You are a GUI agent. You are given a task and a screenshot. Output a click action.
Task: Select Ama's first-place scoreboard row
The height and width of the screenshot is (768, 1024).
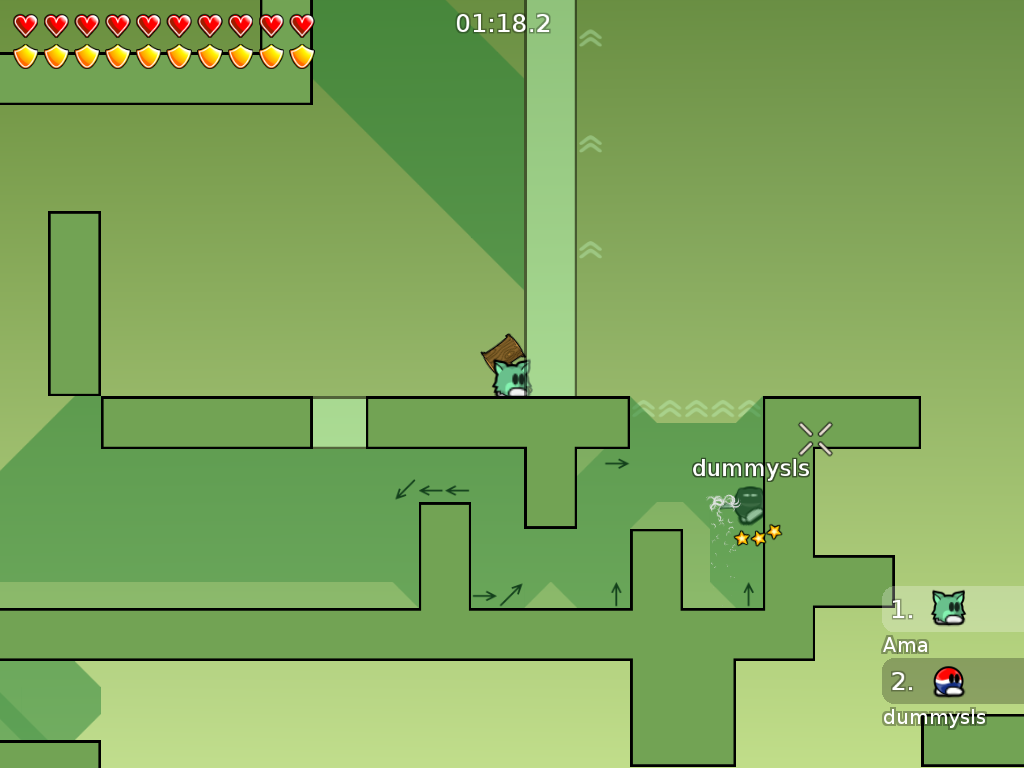(x=951, y=609)
